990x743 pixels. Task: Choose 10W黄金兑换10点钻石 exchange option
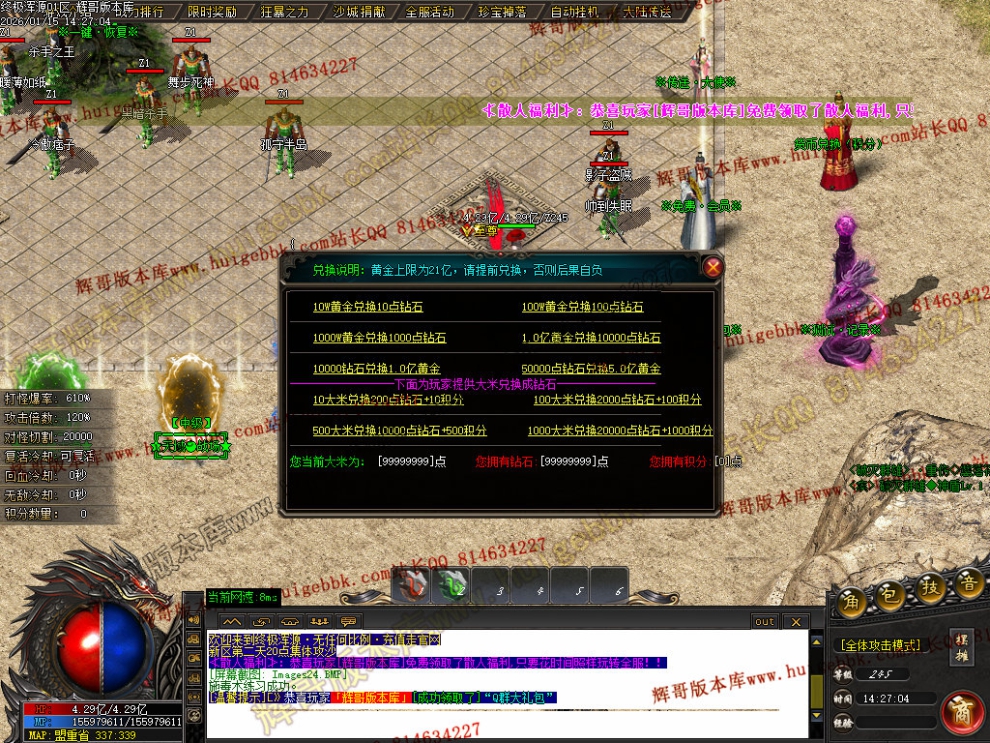point(367,307)
